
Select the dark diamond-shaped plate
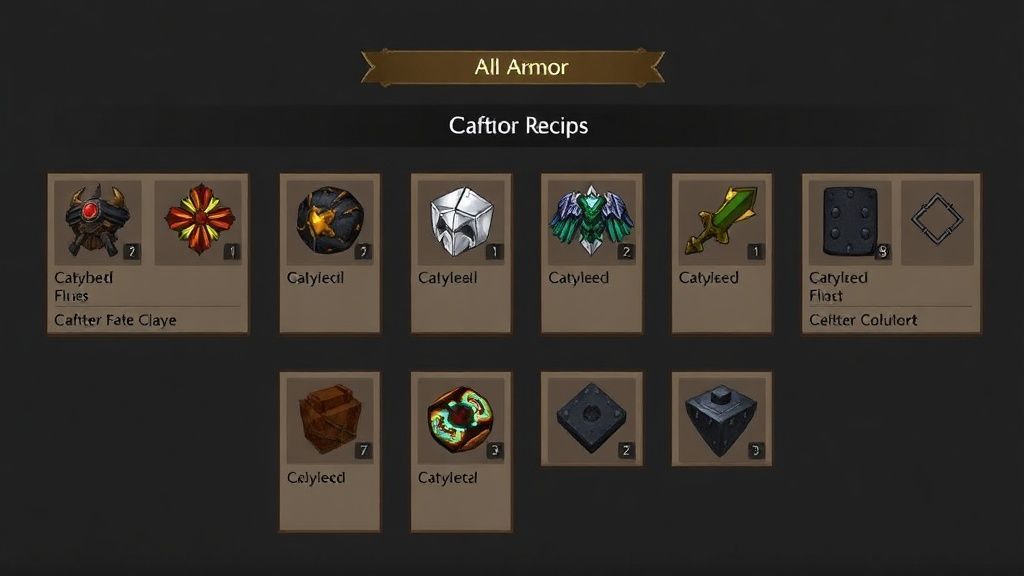[591, 418]
